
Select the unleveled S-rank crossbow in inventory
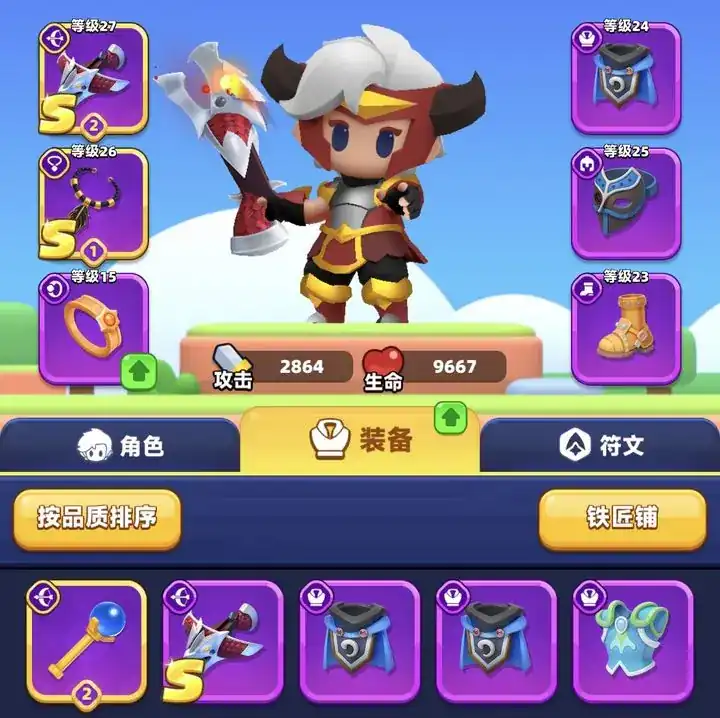[x=223, y=640]
